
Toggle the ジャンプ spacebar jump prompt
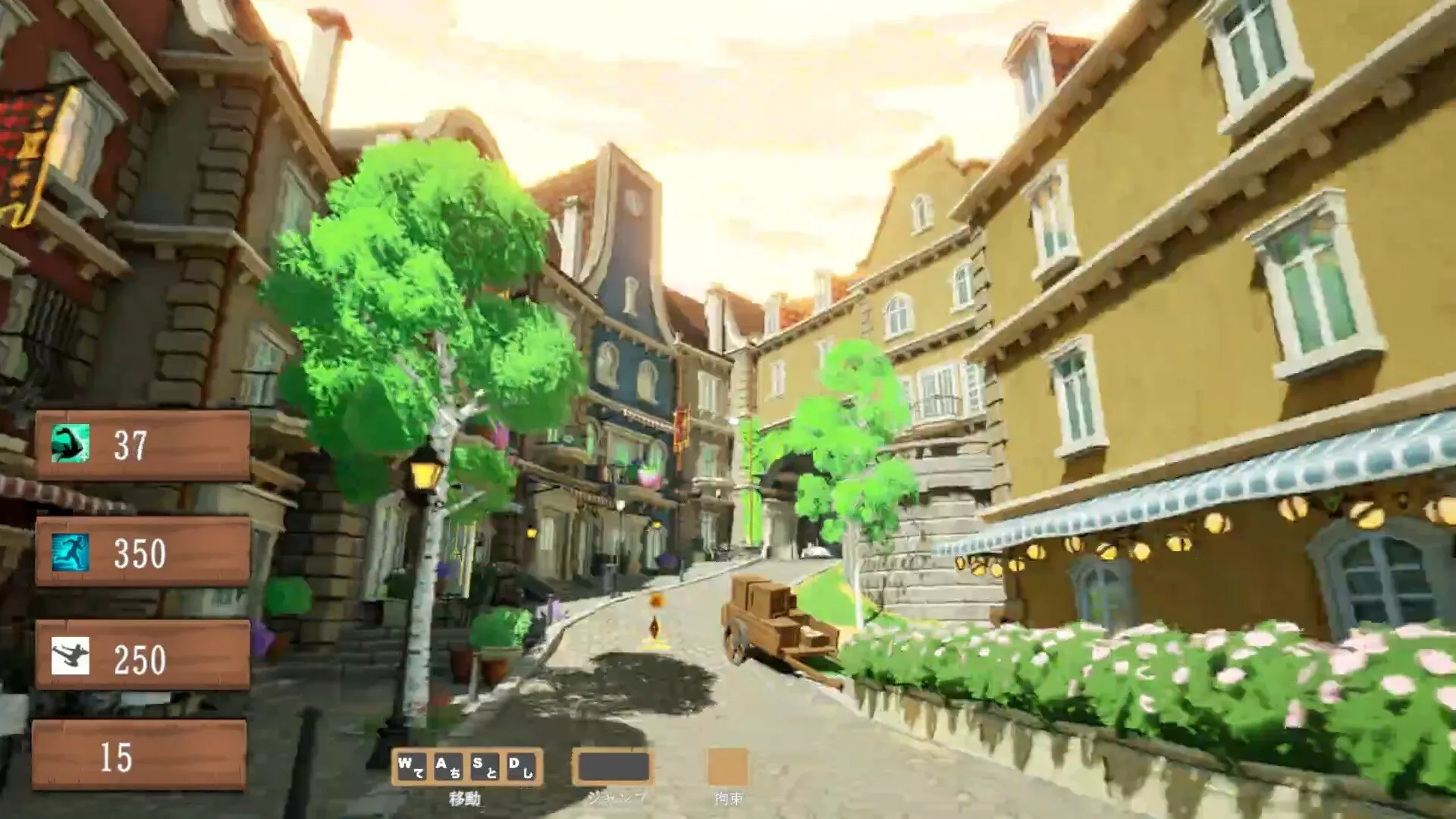(x=613, y=768)
